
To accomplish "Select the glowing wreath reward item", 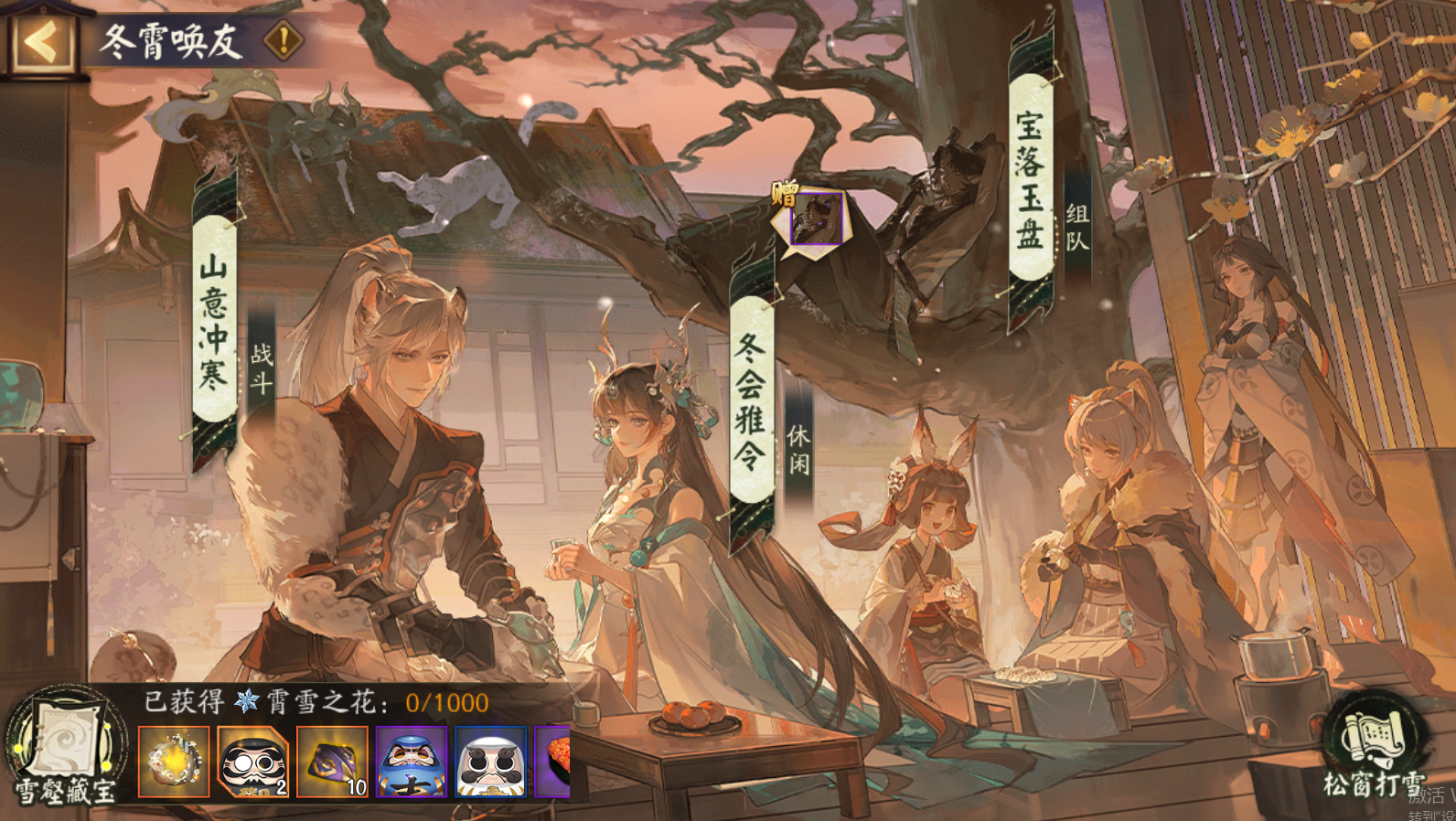I will [x=172, y=763].
